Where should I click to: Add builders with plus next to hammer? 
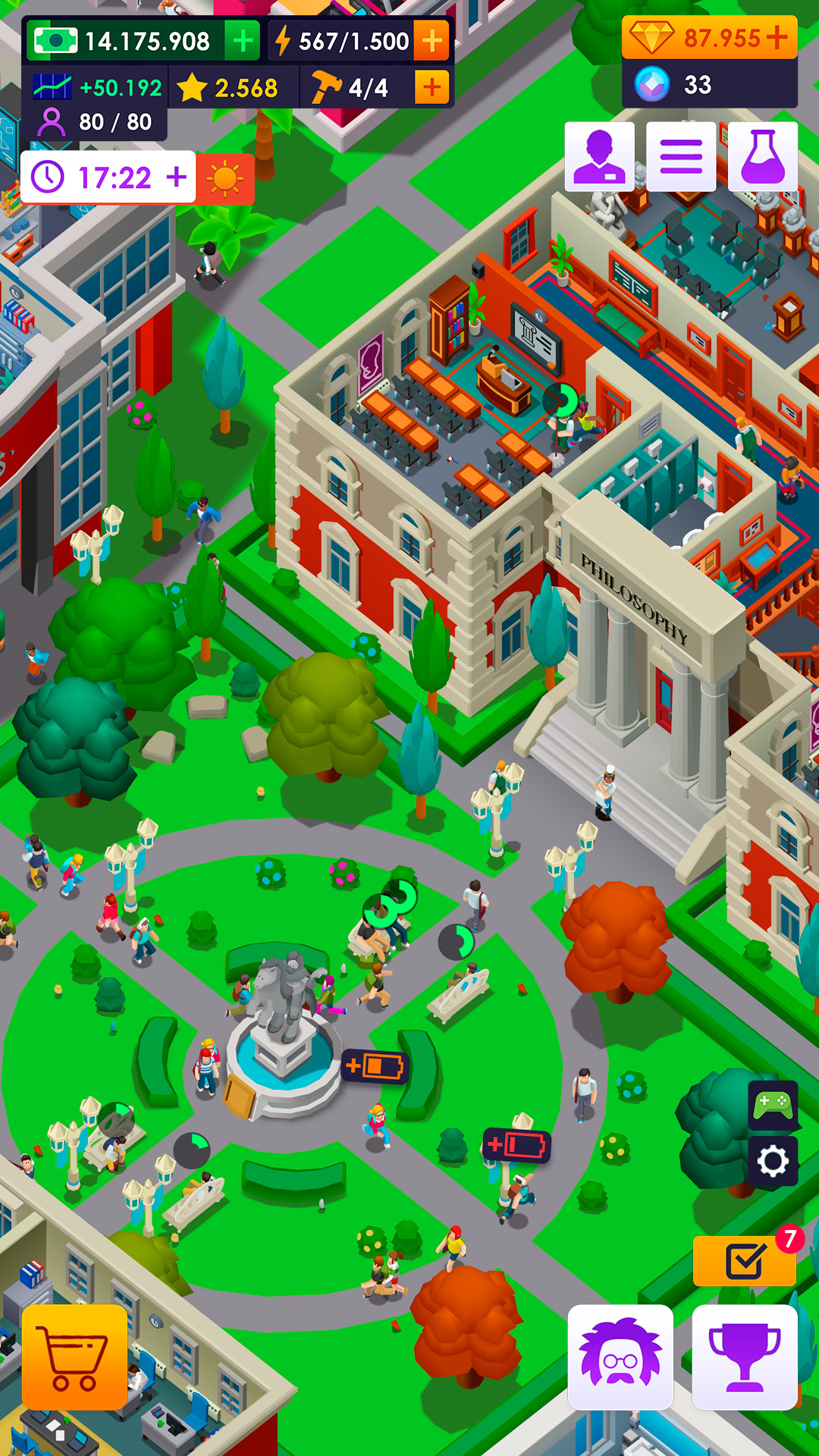click(x=432, y=88)
